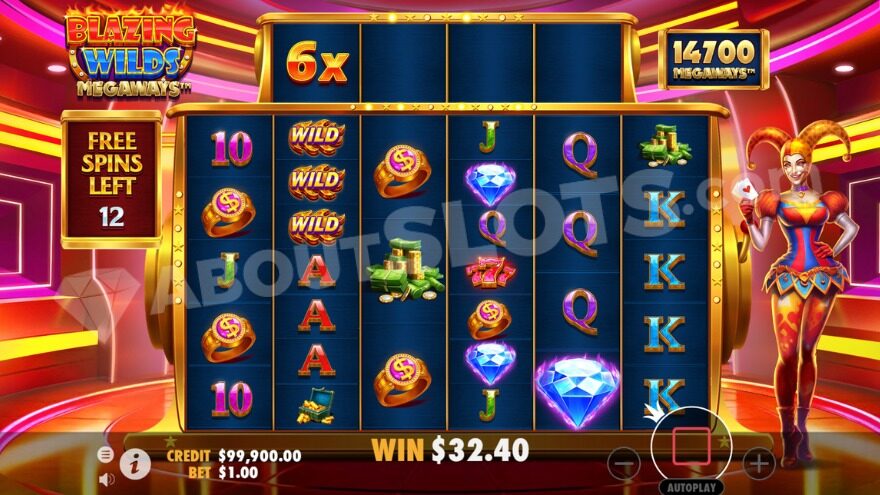Decrease the bet with the minus button
The height and width of the screenshot is (495, 880).
624,463
